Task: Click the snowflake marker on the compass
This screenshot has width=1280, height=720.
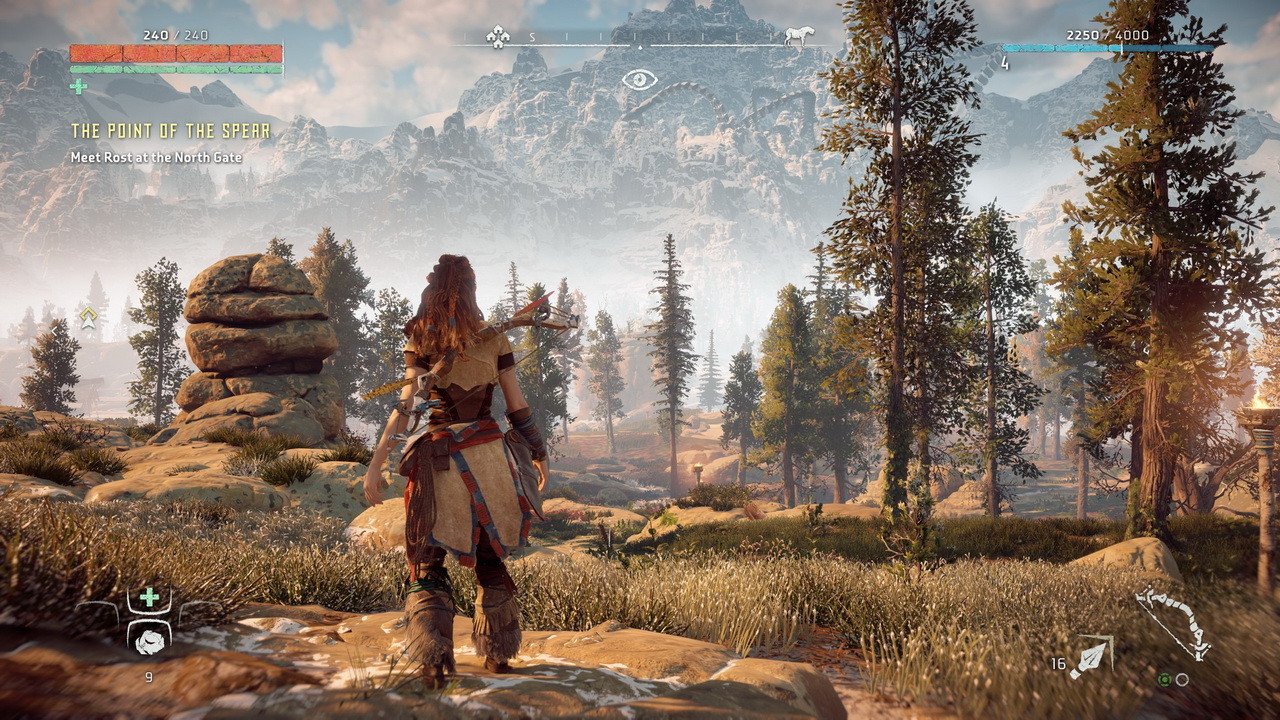Action: (x=498, y=35)
